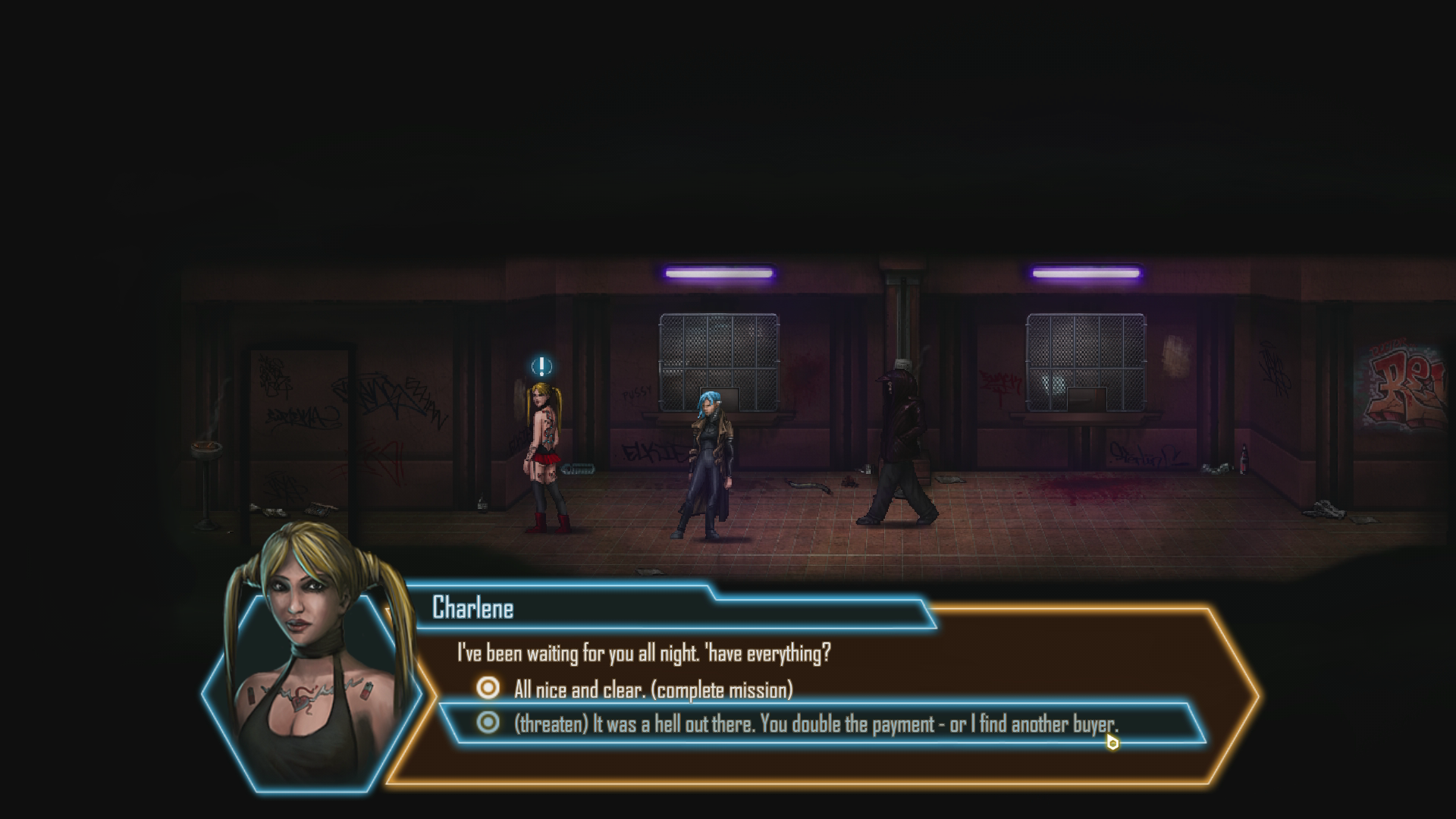
Task: Select the threaten double payment reply
Action: pos(815,723)
